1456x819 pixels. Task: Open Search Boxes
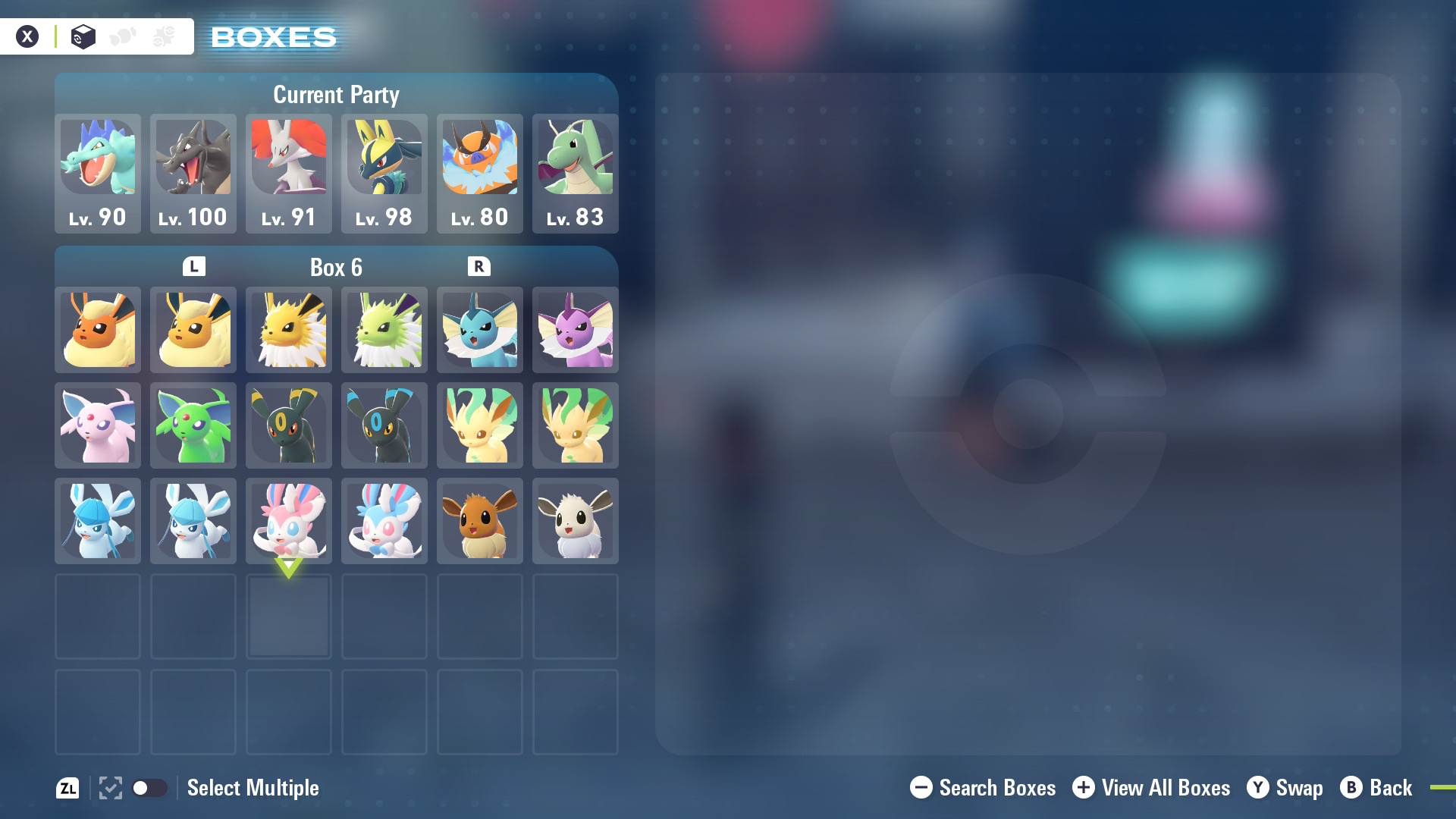point(983,788)
